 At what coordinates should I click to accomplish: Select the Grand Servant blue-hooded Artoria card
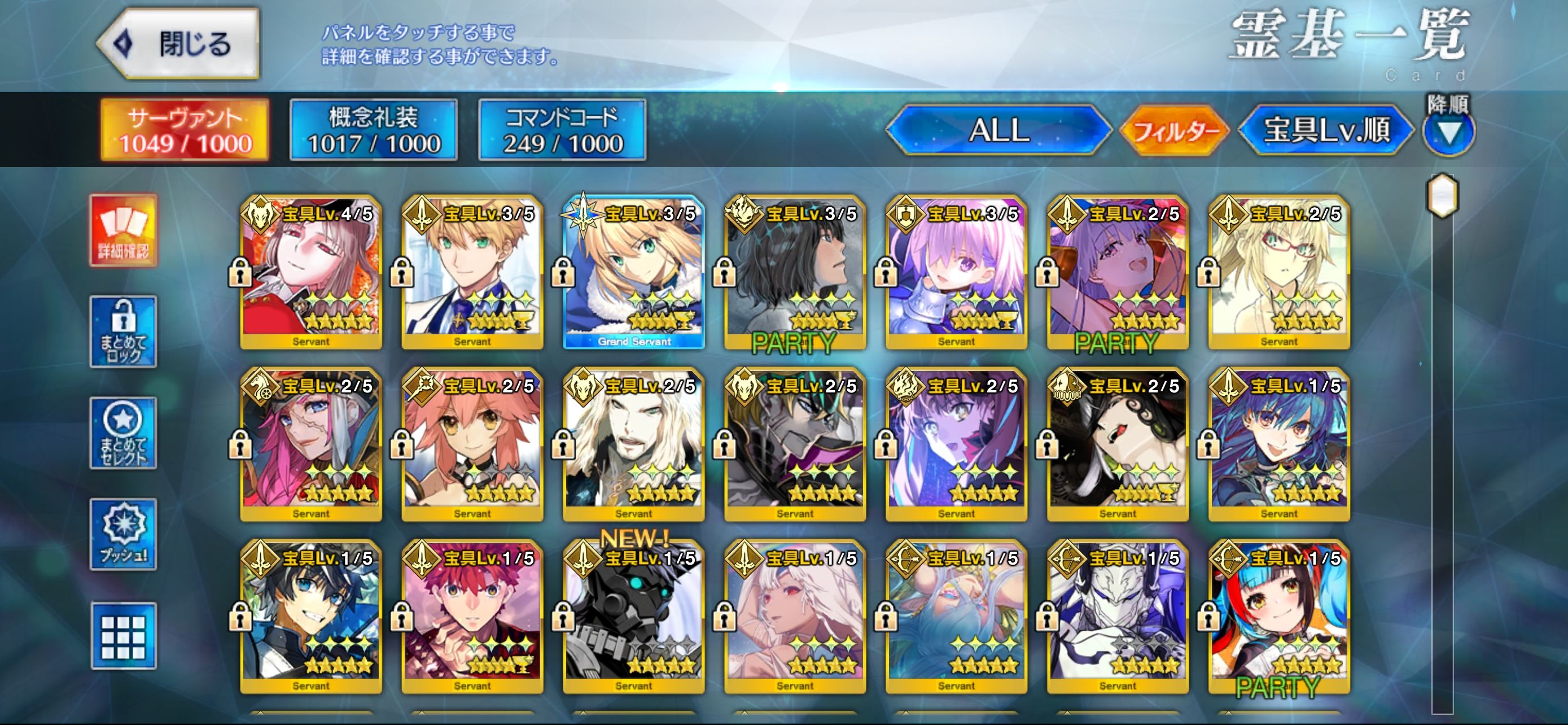coord(634,272)
